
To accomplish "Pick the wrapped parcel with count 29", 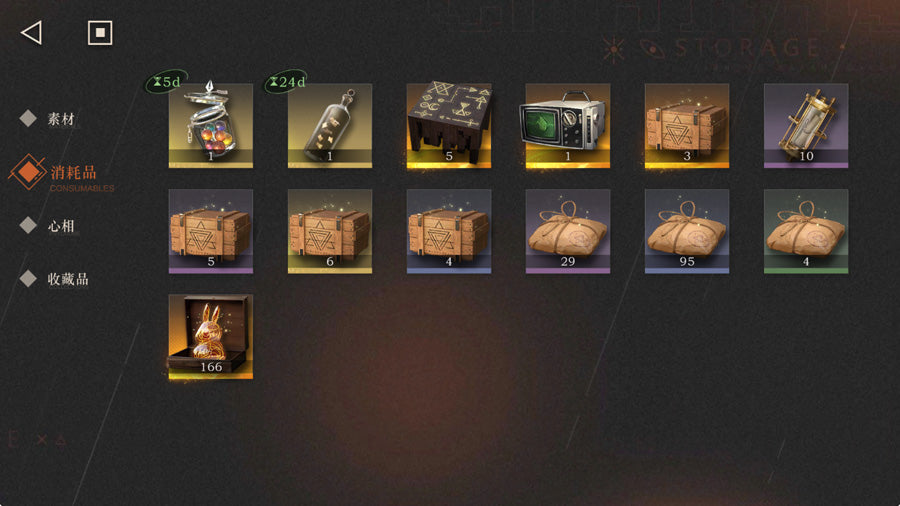I will pyautogui.click(x=568, y=231).
